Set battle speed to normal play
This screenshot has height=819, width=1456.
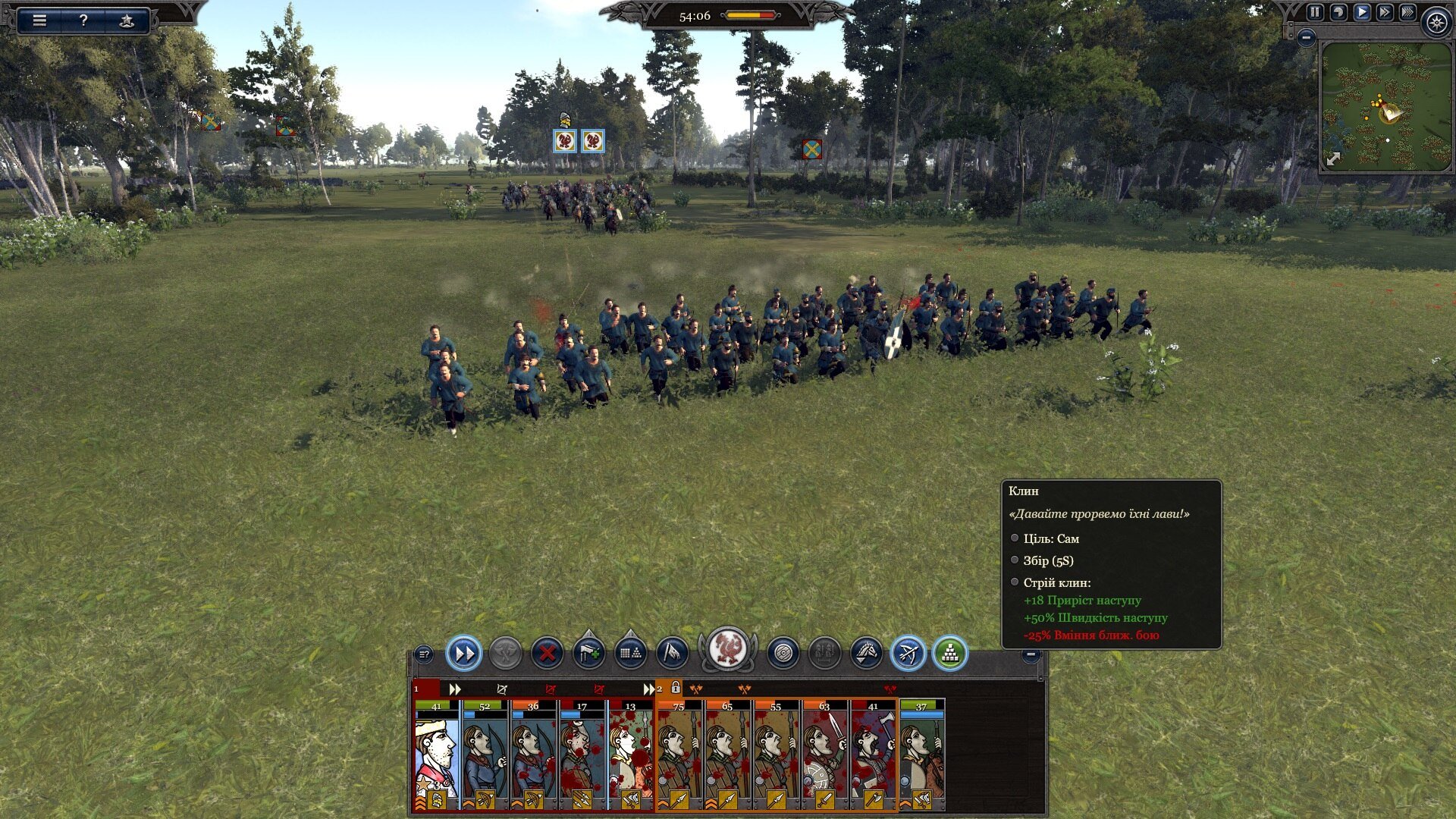tap(1362, 12)
